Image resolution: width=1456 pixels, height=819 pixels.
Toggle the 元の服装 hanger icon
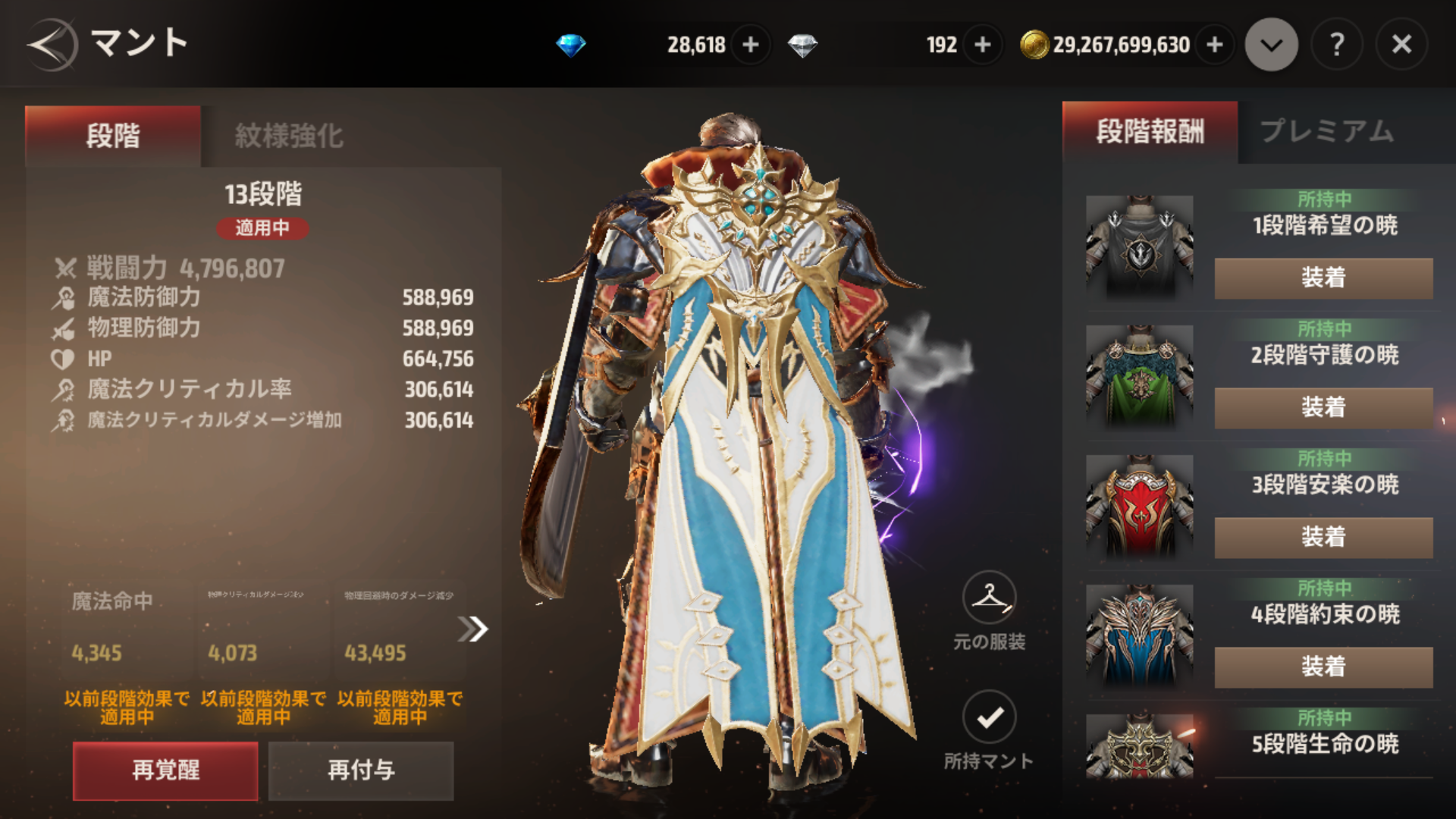[989, 598]
